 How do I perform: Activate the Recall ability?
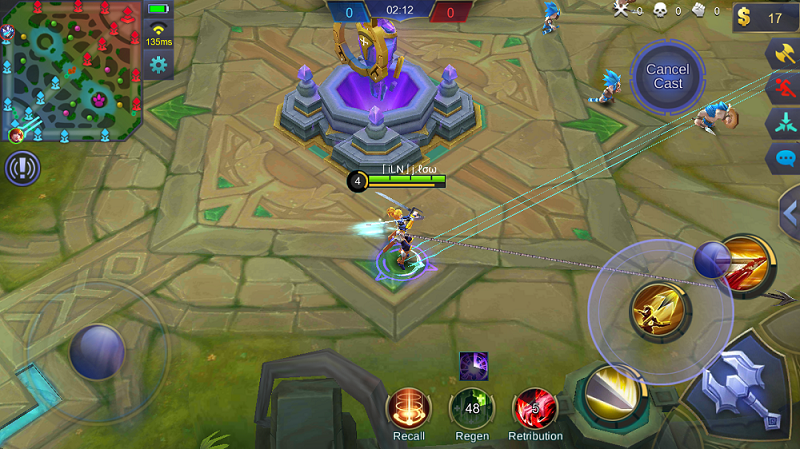coord(408,408)
